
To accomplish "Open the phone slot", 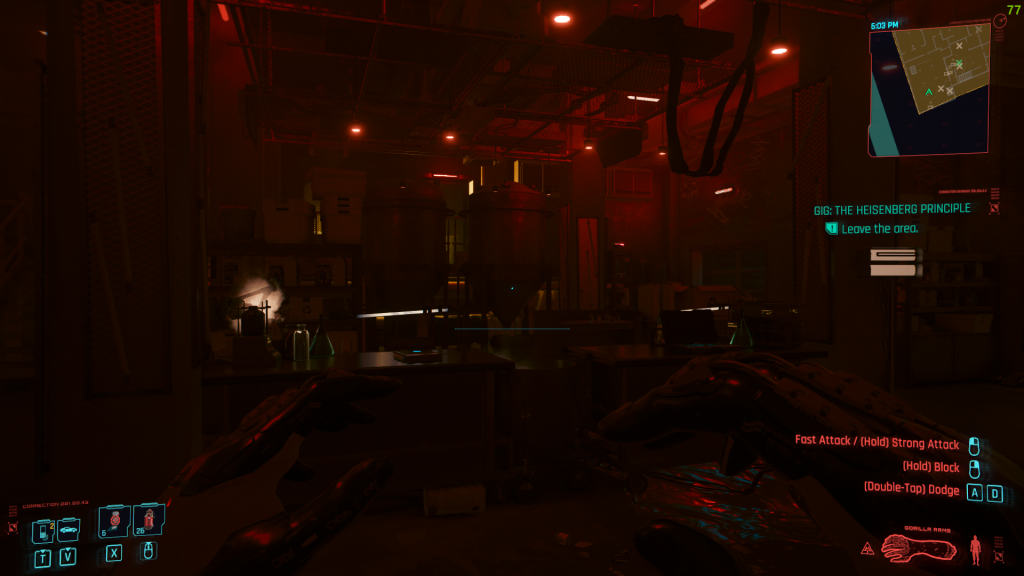I will point(44,531).
